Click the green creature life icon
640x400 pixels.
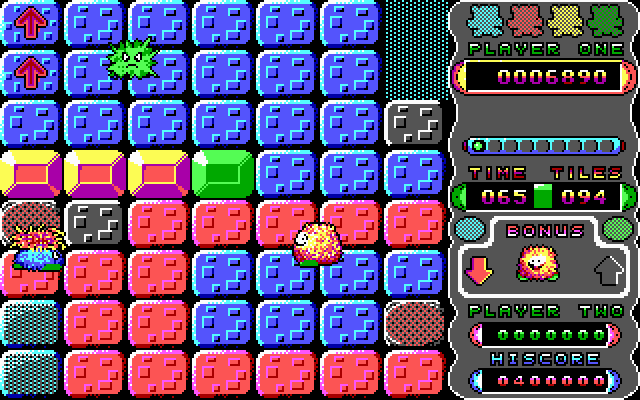click(604, 19)
